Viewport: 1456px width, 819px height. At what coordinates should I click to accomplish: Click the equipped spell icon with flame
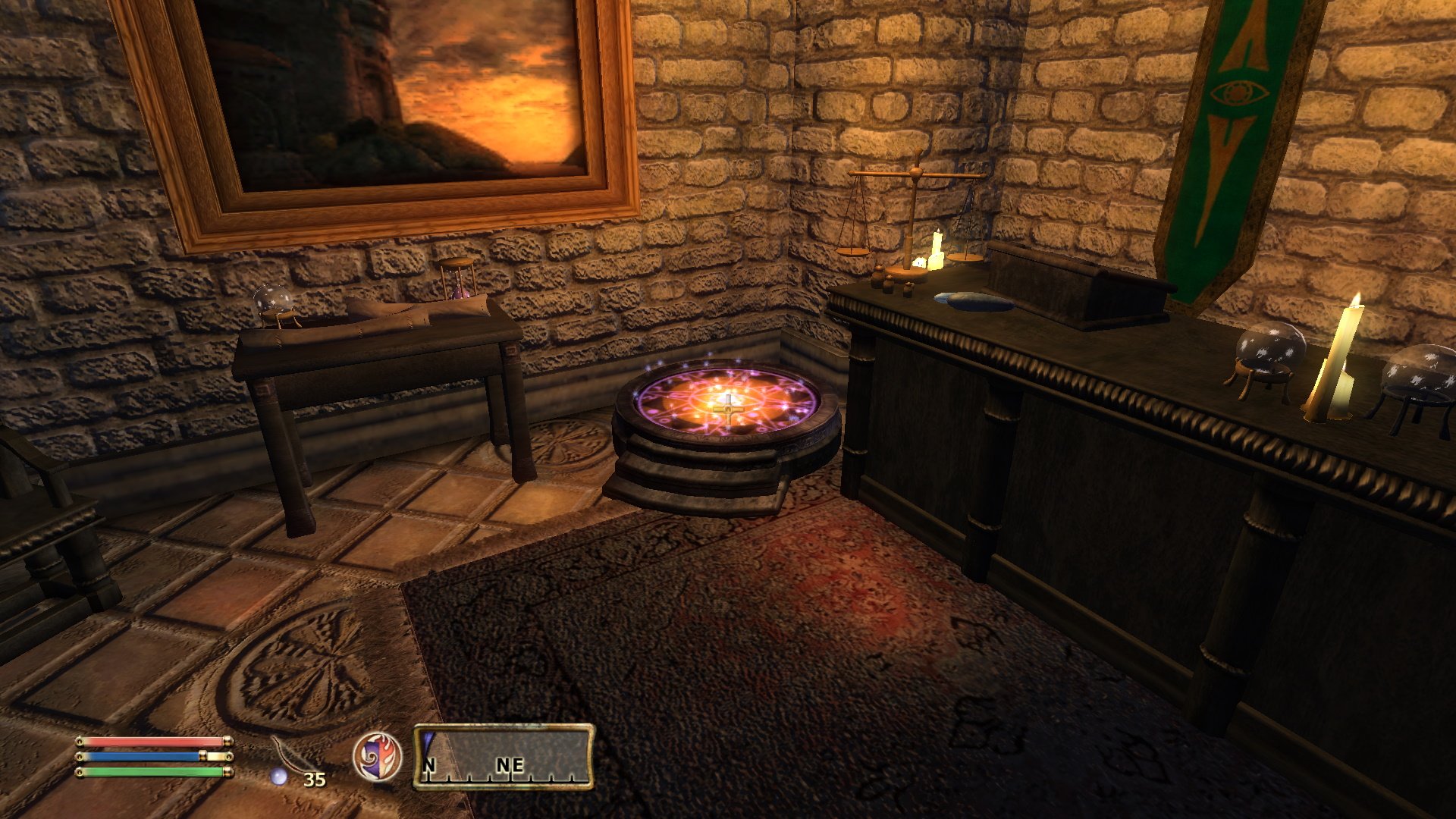[377, 757]
